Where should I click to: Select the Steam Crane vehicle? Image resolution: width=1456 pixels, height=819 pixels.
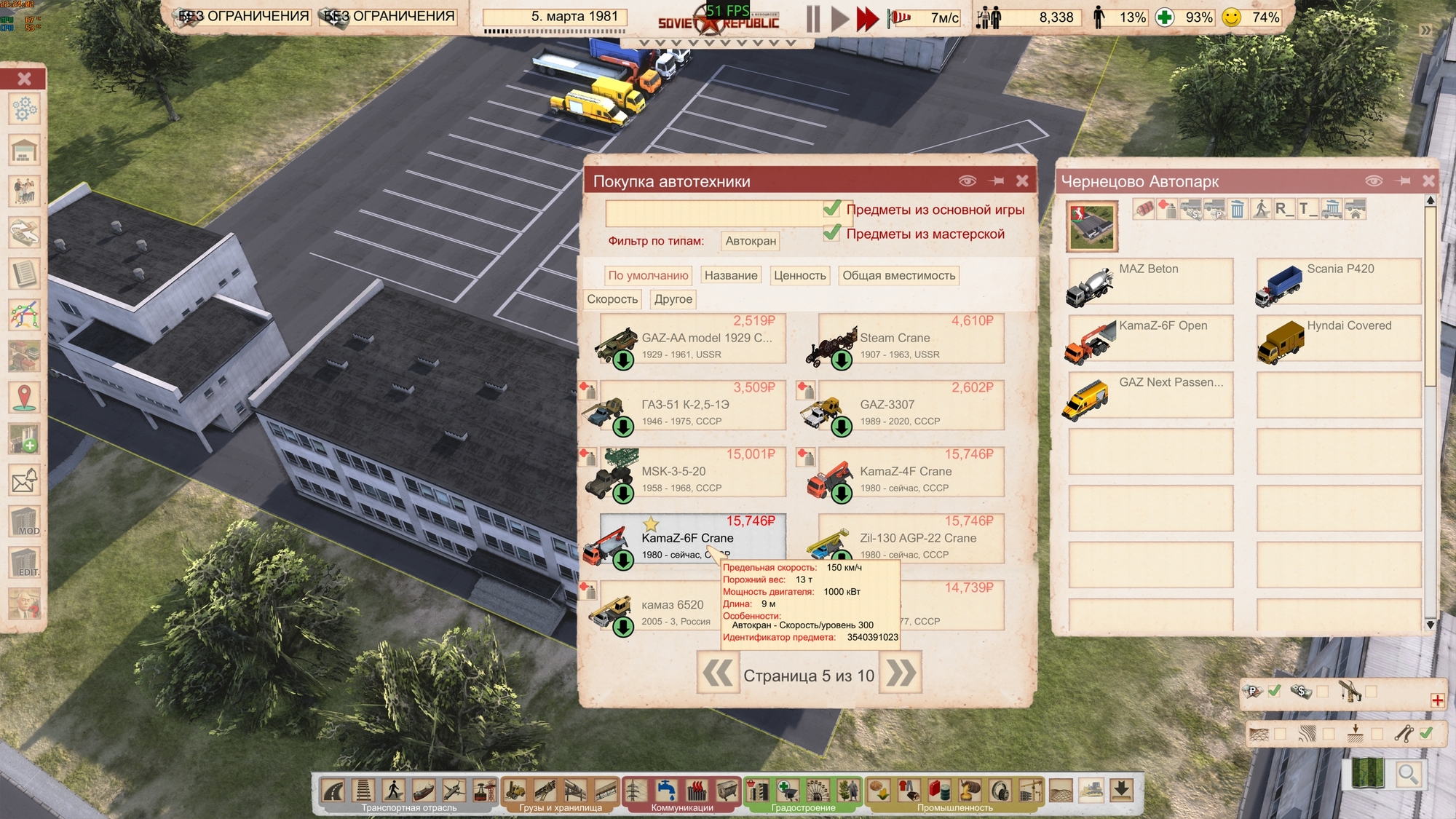(910, 339)
